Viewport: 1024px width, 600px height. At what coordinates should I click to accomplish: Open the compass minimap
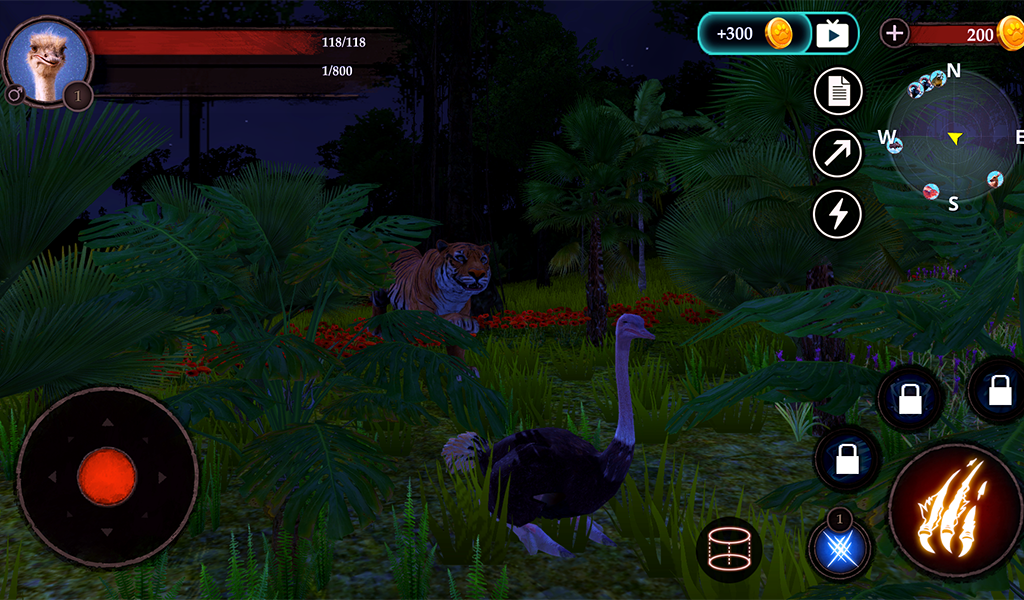pos(953,138)
